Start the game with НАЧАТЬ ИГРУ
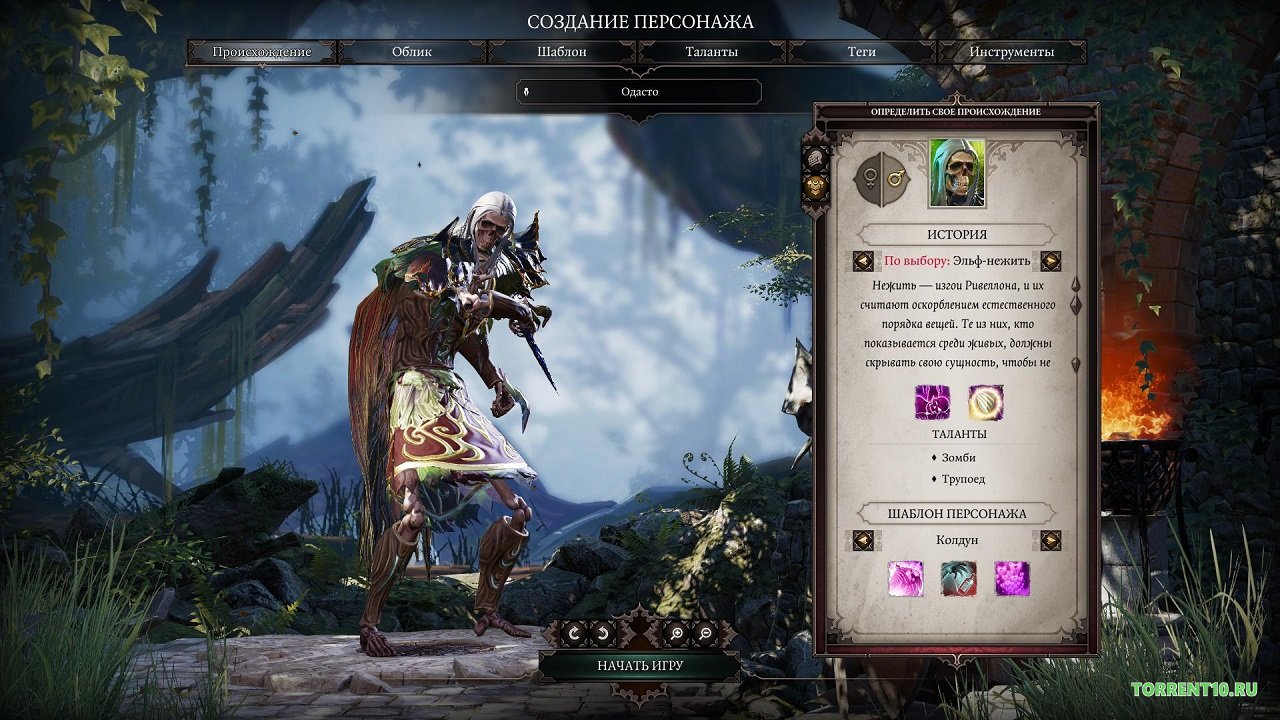Image resolution: width=1280 pixels, height=720 pixels. [x=640, y=665]
